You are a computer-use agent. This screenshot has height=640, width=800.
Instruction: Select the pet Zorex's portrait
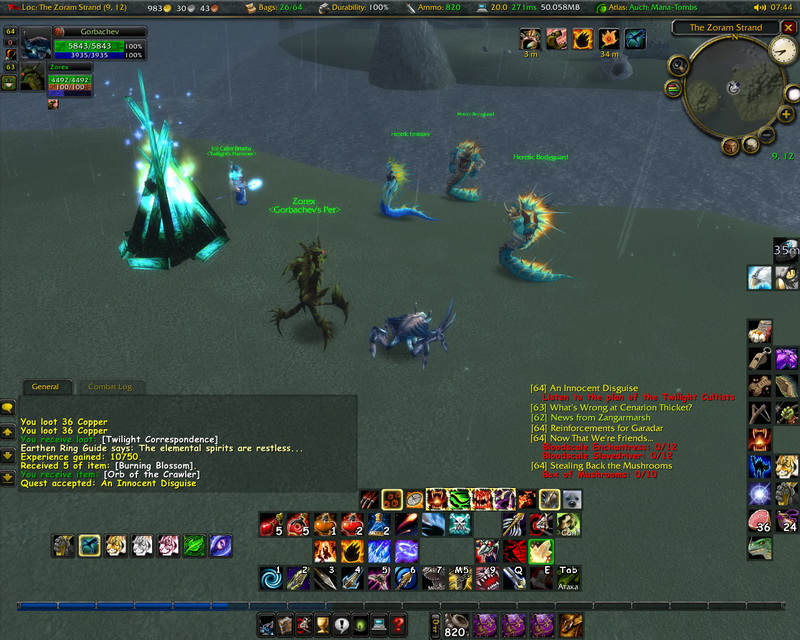point(31,79)
